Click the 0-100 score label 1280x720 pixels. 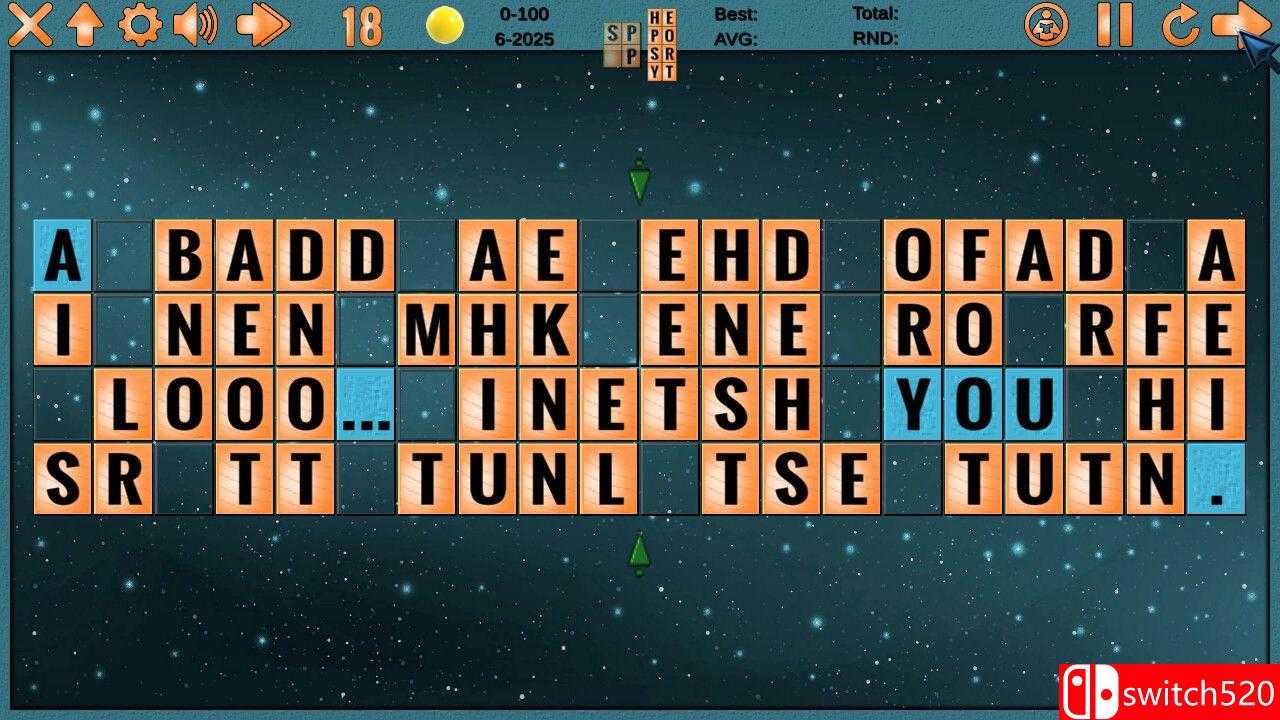[x=521, y=14]
